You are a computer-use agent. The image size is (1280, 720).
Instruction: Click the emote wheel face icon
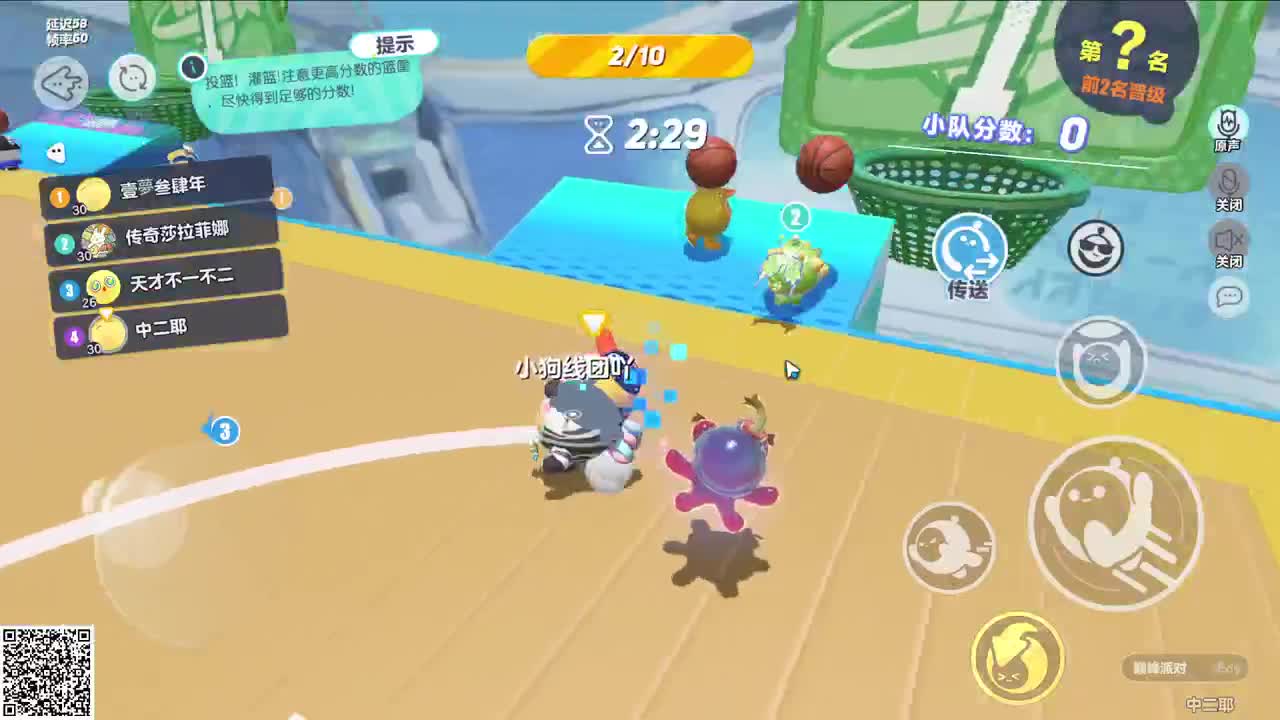coord(1100,365)
